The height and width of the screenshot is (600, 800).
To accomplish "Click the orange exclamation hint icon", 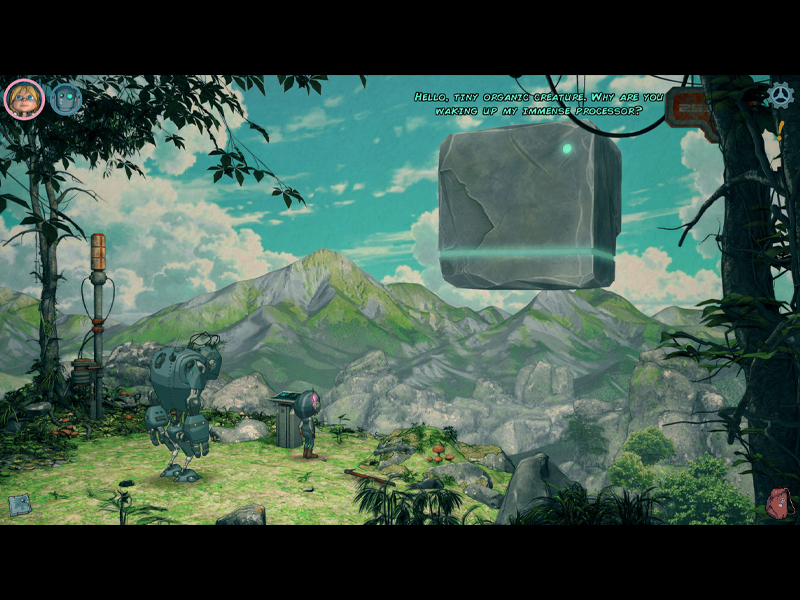I will [x=779, y=129].
